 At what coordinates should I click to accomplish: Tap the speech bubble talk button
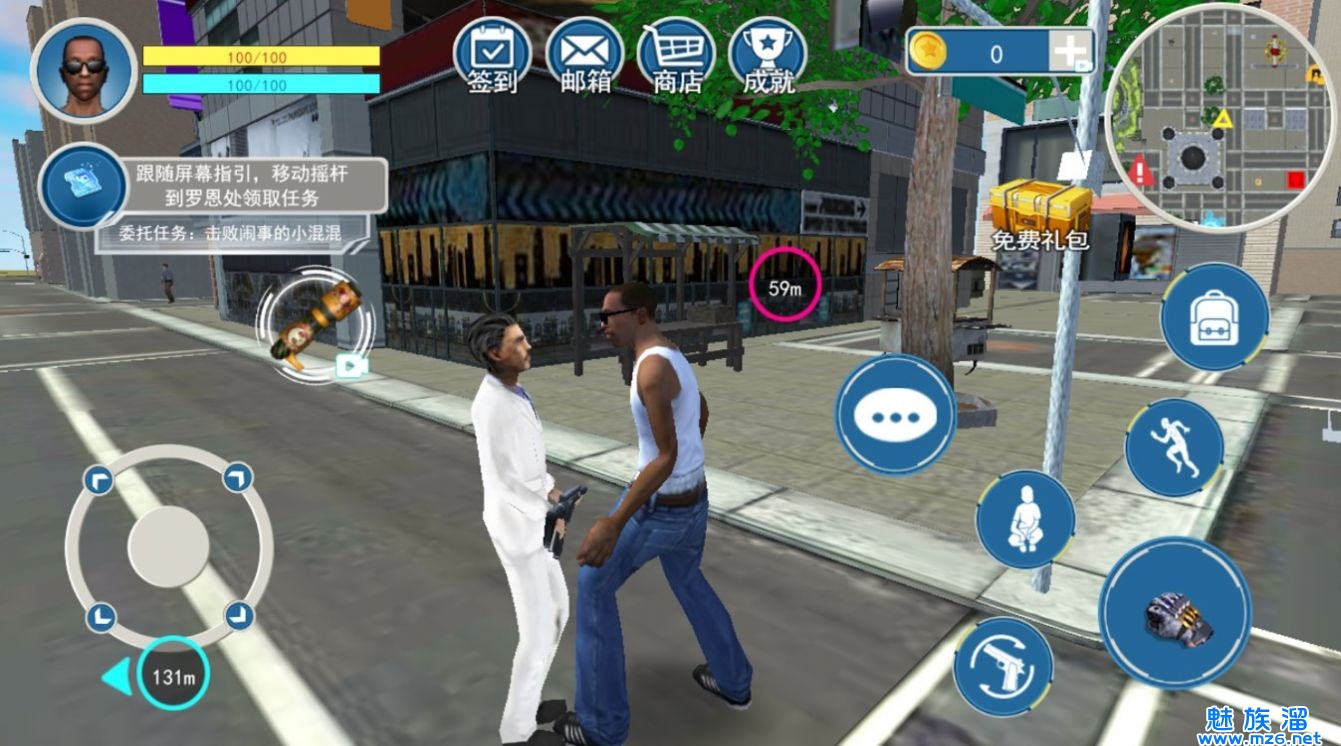click(x=895, y=413)
